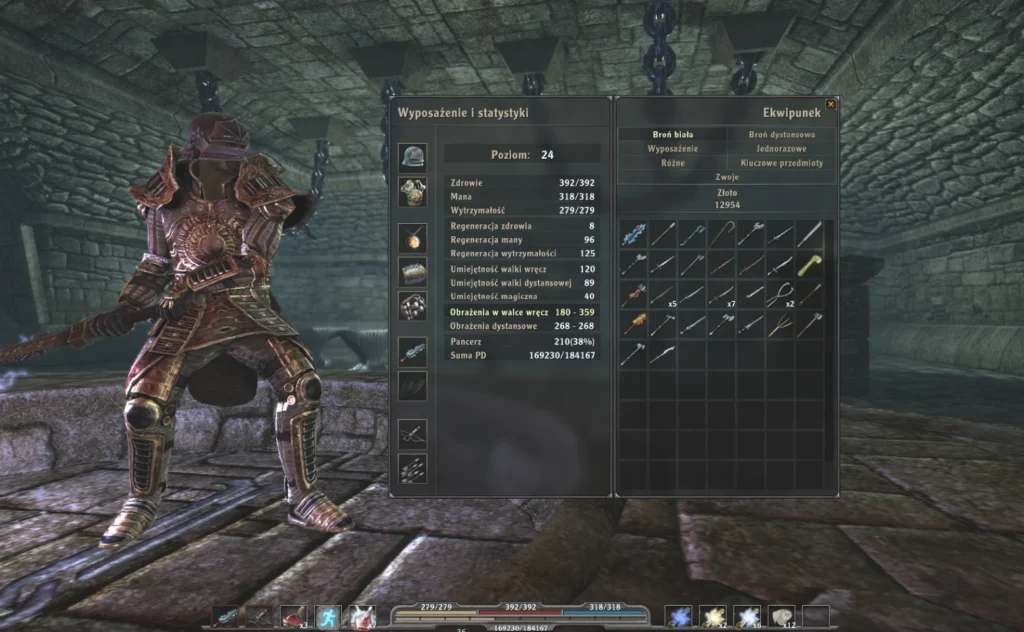The height and width of the screenshot is (632, 1024).
Task: Show the Jednorazowe items tab
Action: click(x=781, y=148)
